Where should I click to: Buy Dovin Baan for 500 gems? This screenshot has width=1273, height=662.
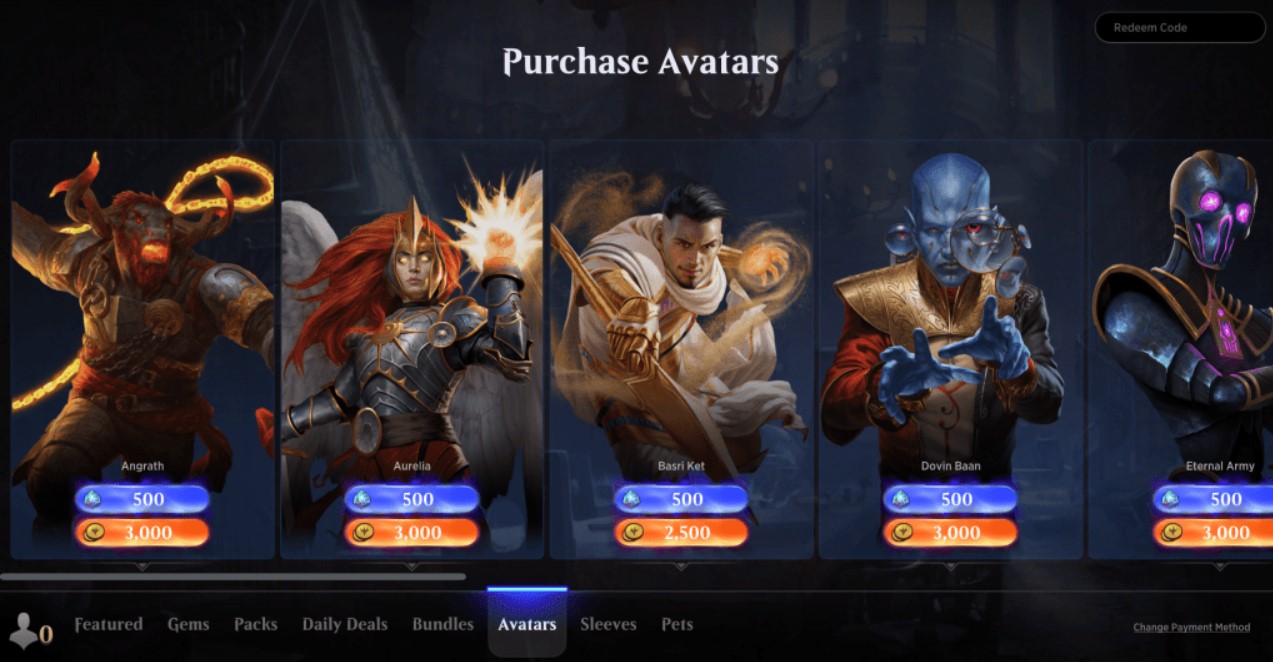[950, 499]
